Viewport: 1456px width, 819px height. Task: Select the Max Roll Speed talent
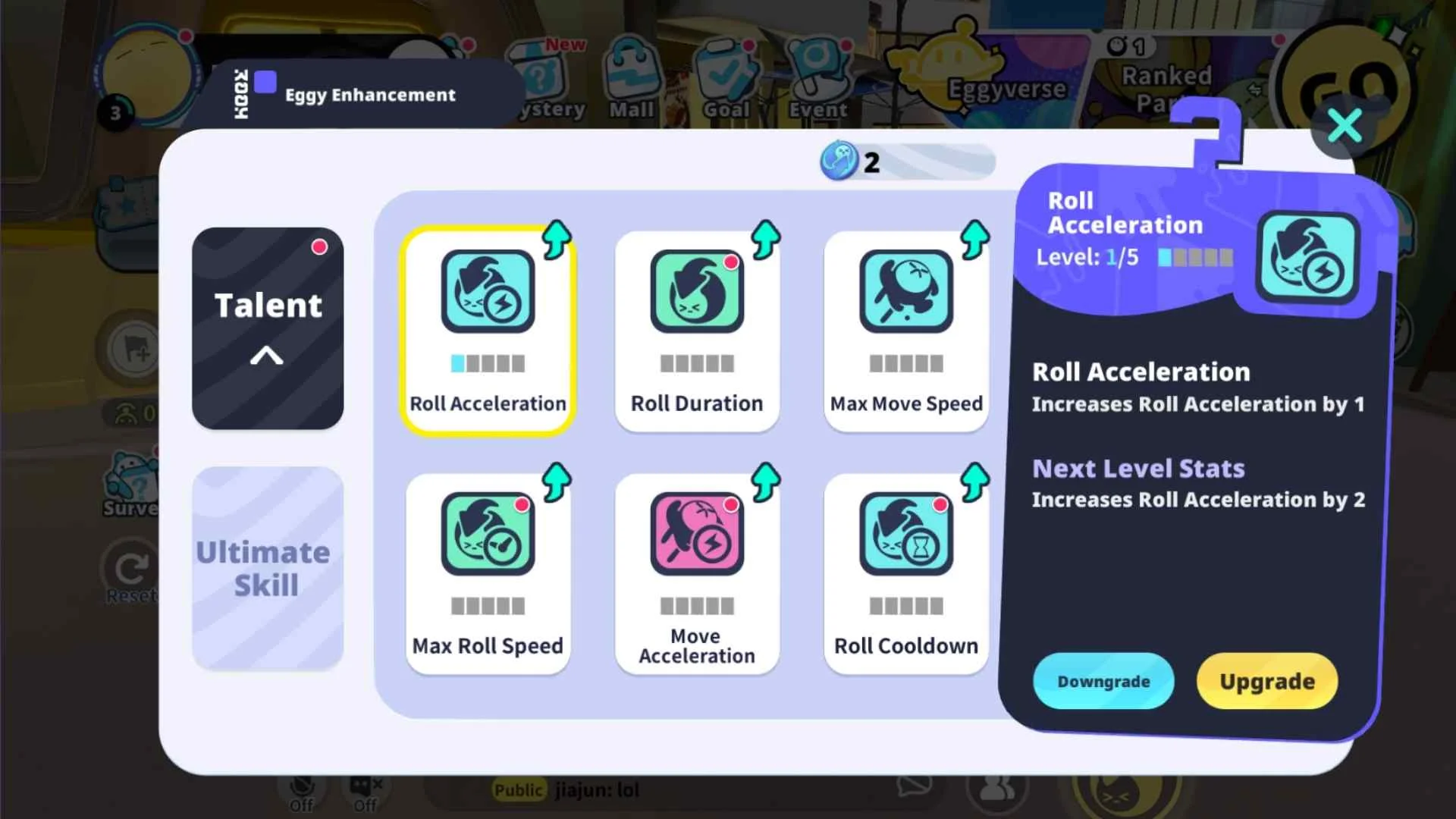click(488, 574)
